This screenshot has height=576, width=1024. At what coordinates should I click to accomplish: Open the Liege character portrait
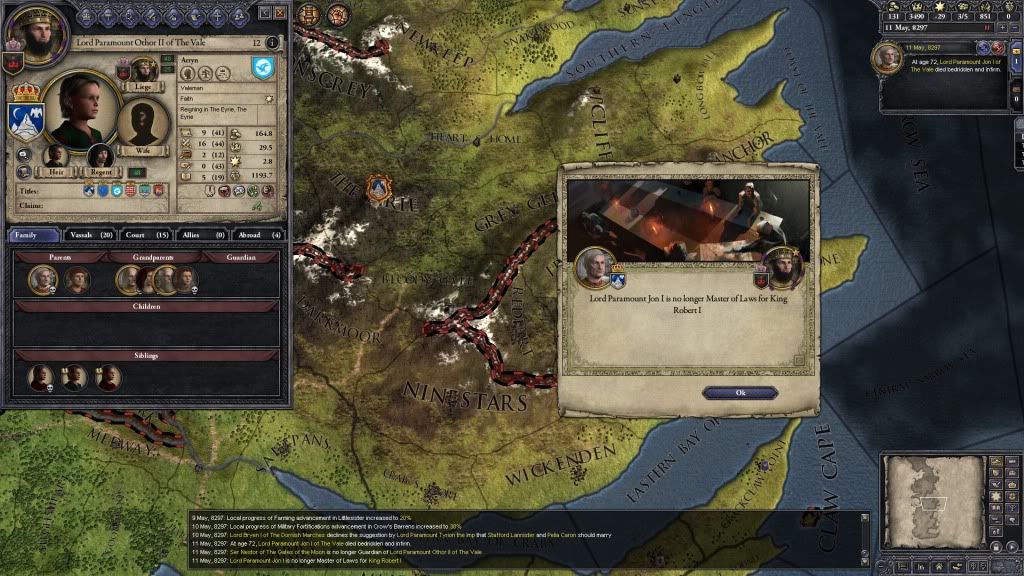tap(143, 70)
